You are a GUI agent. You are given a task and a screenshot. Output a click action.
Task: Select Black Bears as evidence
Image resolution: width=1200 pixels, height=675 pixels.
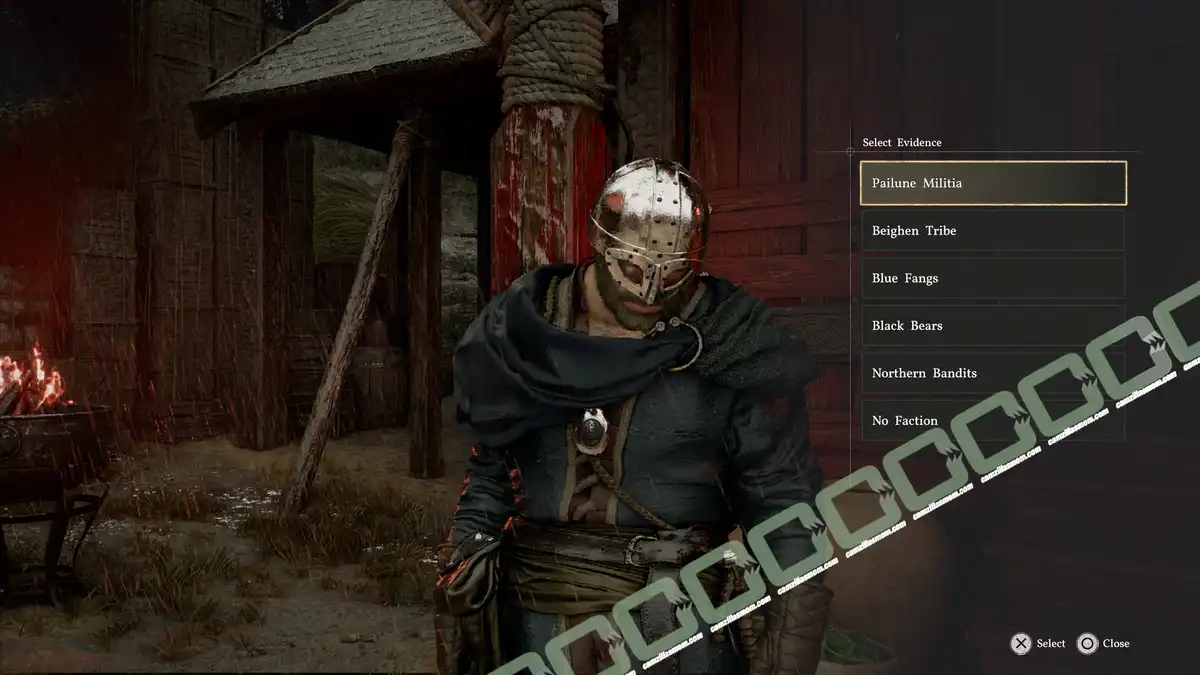(992, 325)
